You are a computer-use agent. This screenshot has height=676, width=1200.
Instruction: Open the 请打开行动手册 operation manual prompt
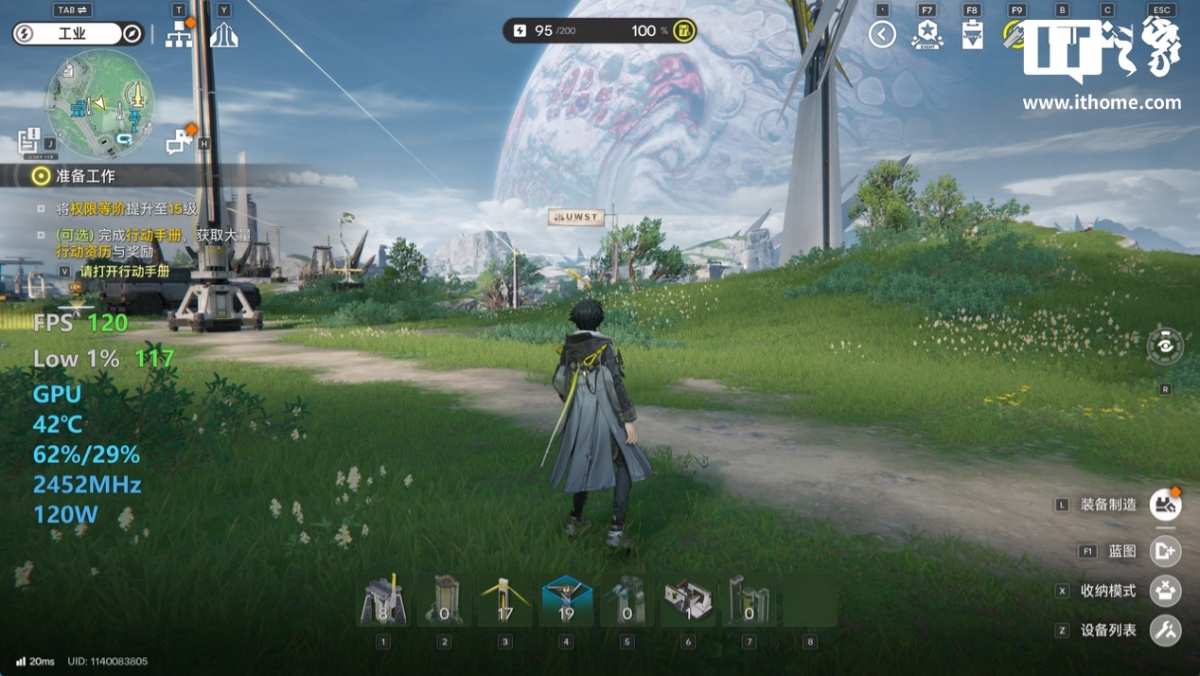[x=124, y=271]
